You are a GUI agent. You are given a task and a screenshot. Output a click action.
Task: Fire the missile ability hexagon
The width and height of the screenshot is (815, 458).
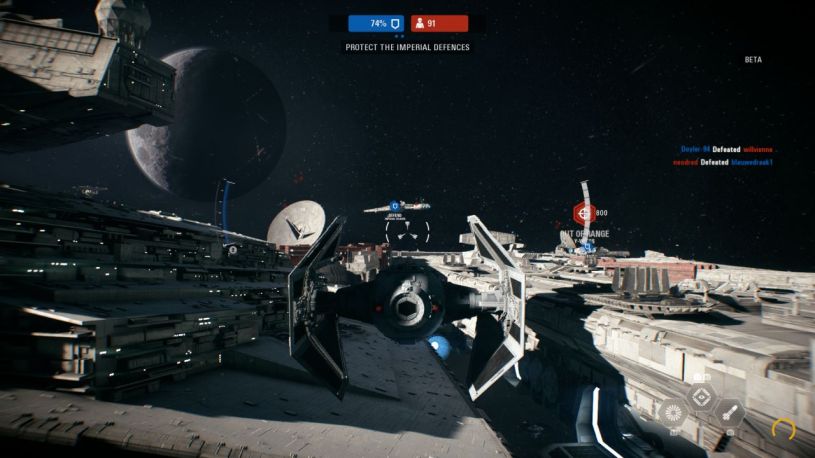click(x=731, y=411)
